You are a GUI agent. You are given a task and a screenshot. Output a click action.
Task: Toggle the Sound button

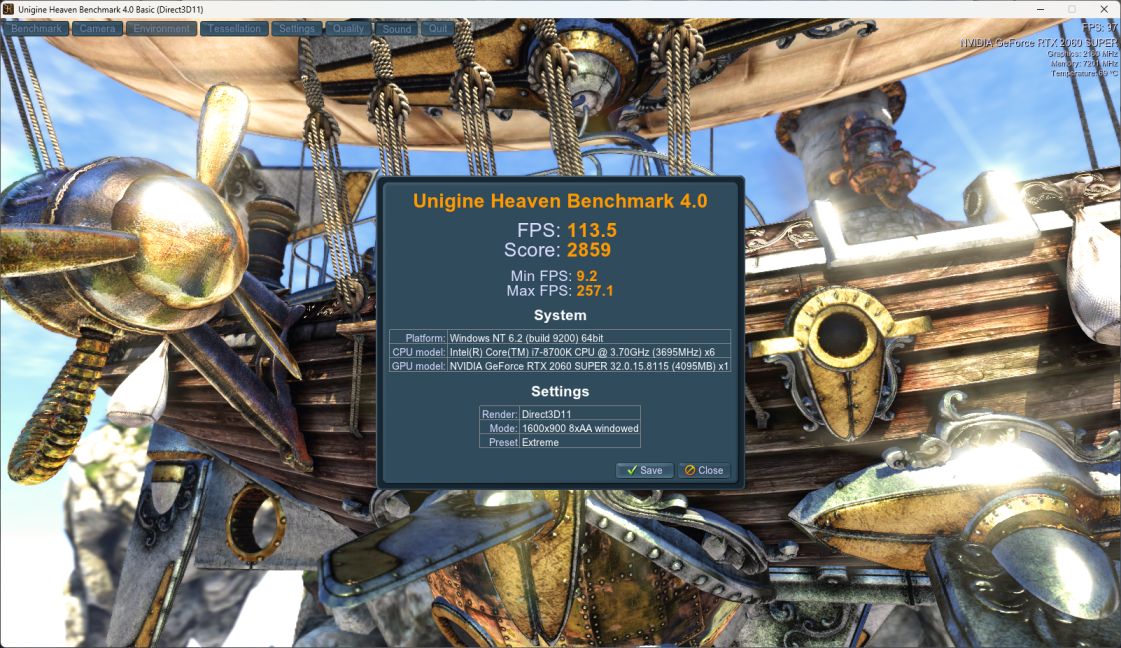pos(397,29)
